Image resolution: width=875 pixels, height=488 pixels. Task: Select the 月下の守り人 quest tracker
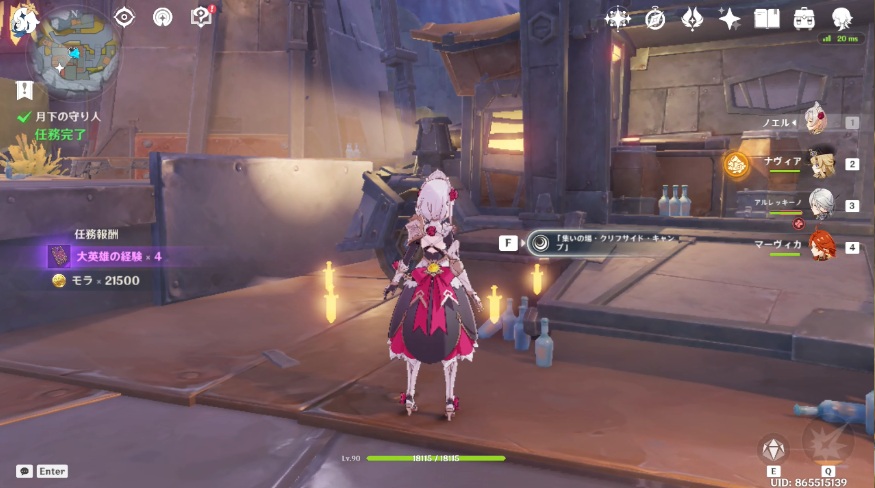pyautogui.click(x=62, y=117)
